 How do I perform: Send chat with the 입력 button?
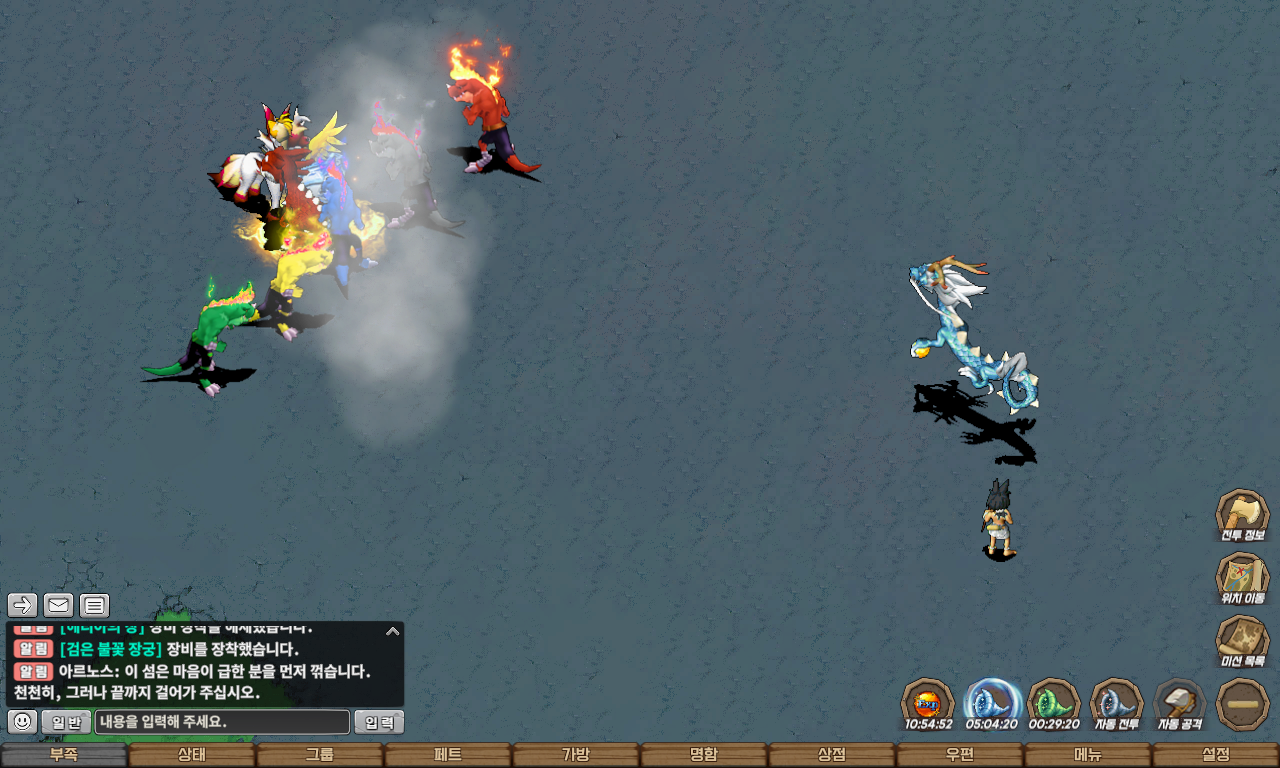pos(379,722)
